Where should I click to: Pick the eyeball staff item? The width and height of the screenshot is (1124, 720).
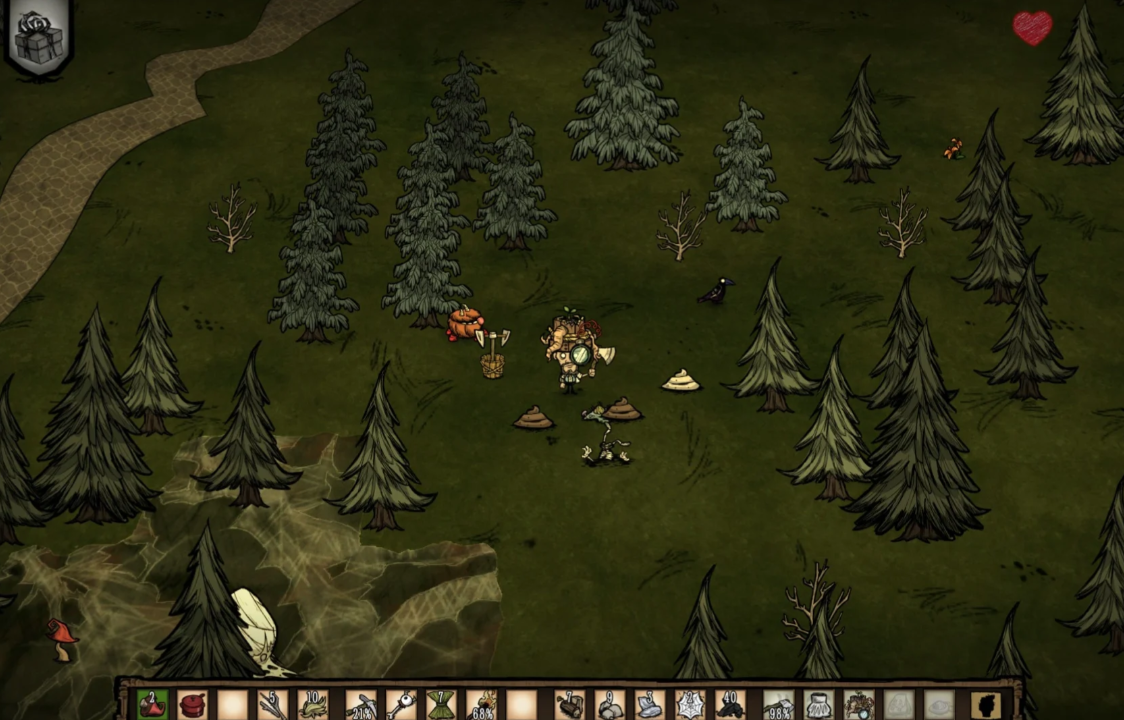coord(401,705)
